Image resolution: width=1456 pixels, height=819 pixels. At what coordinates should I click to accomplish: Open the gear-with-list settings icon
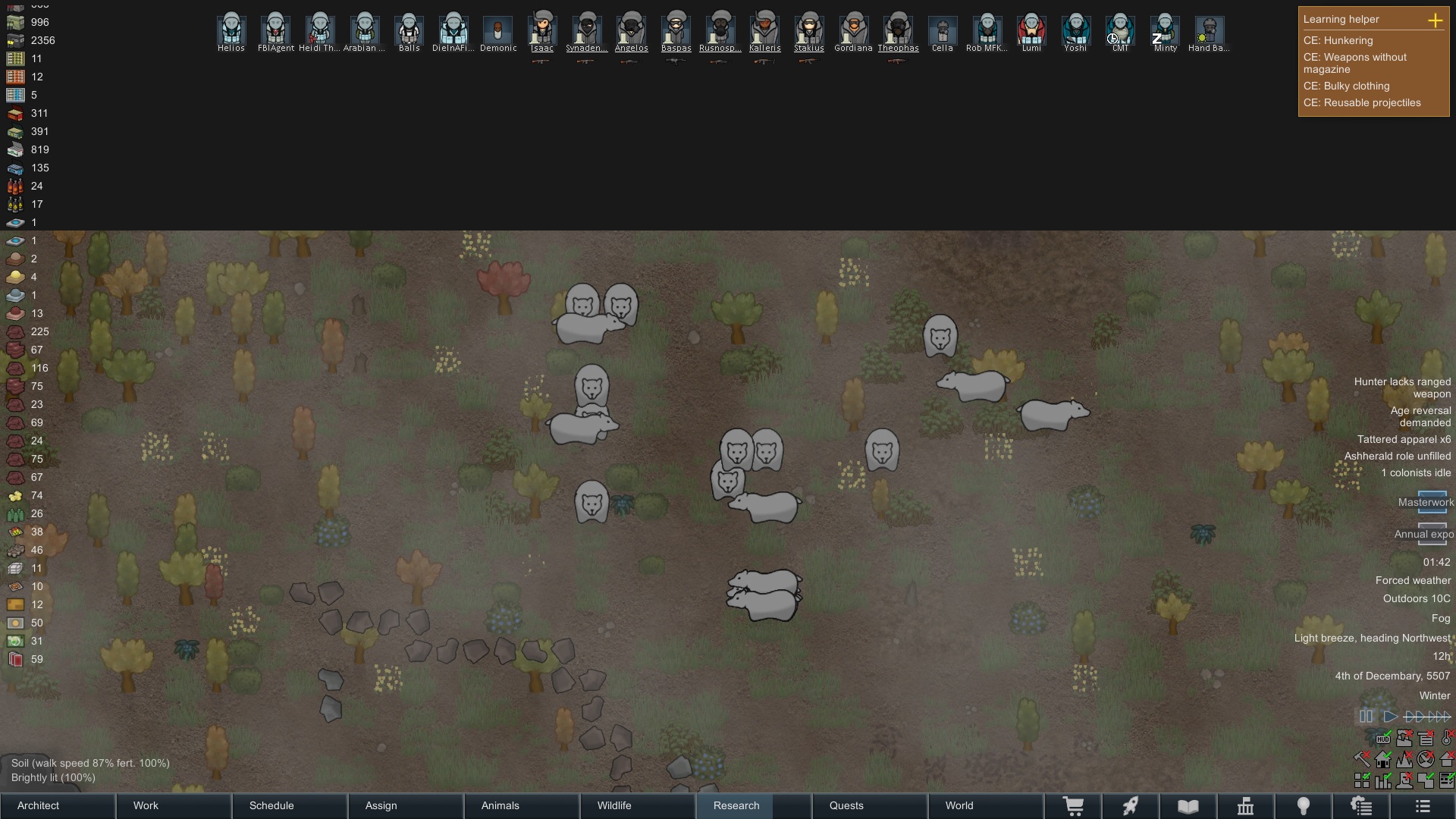(1361, 806)
